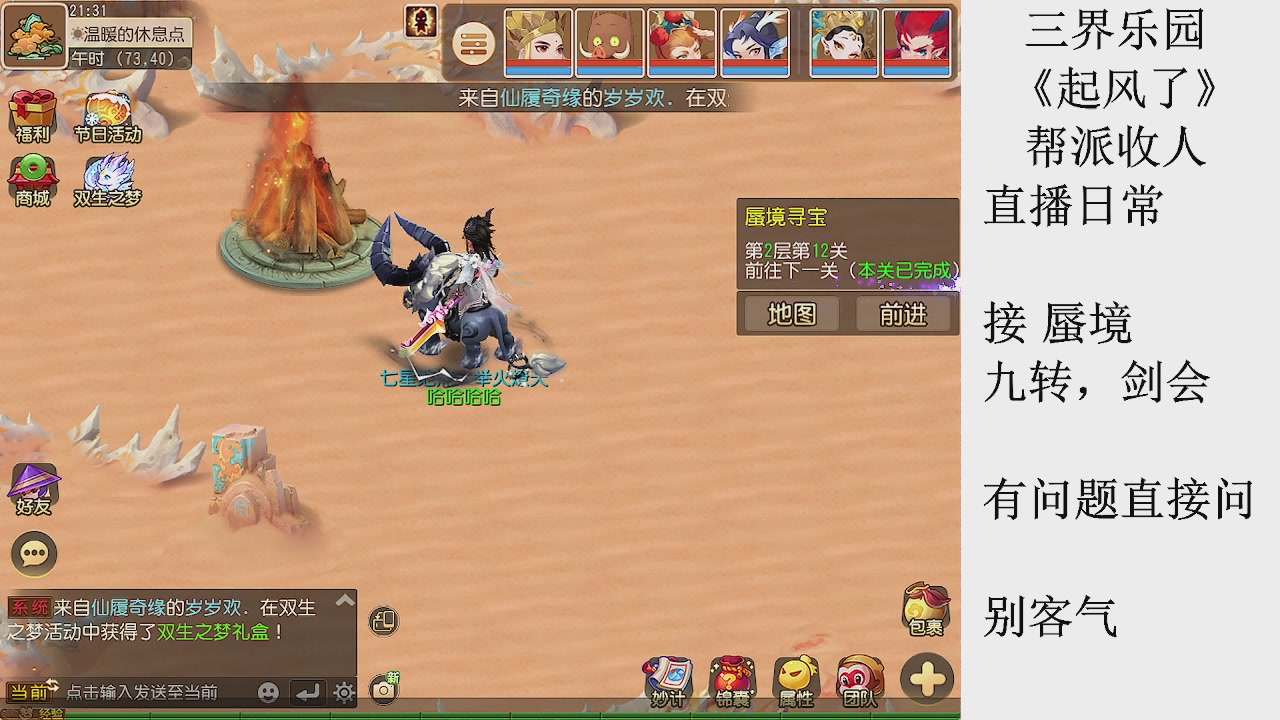Image resolution: width=1280 pixels, height=720 pixels.
Task: Open chat via the speech bubble icon
Action: tap(33, 553)
